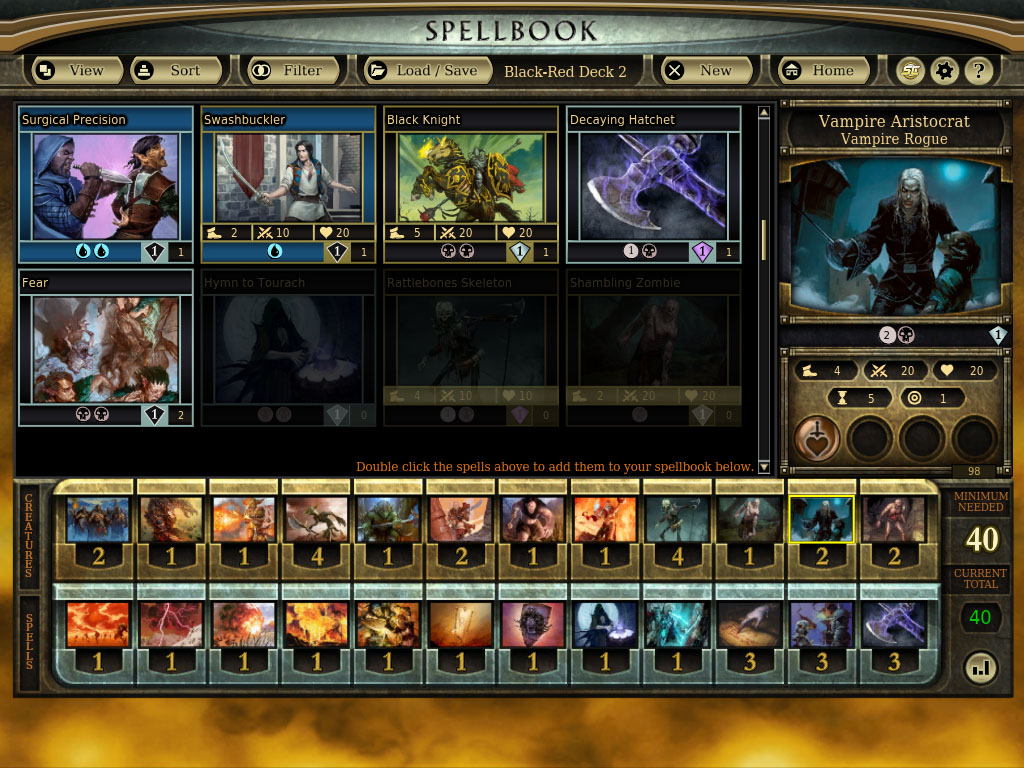Image resolution: width=1024 pixels, height=768 pixels.
Task: Select the highlighted Vampire Aristocrat deck slot
Action: (x=821, y=520)
